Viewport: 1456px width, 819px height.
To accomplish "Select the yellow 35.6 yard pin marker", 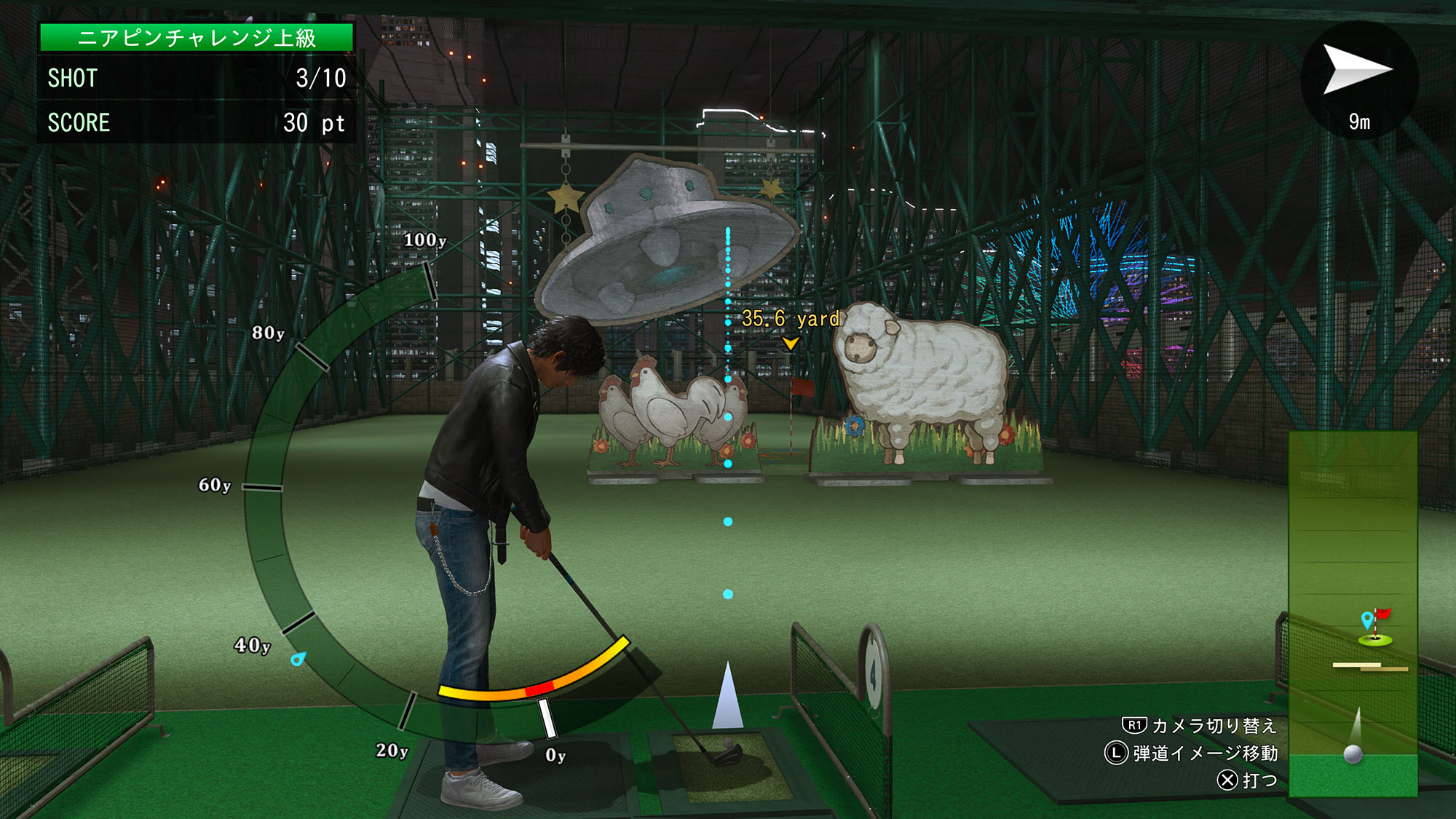I will [790, 342].
